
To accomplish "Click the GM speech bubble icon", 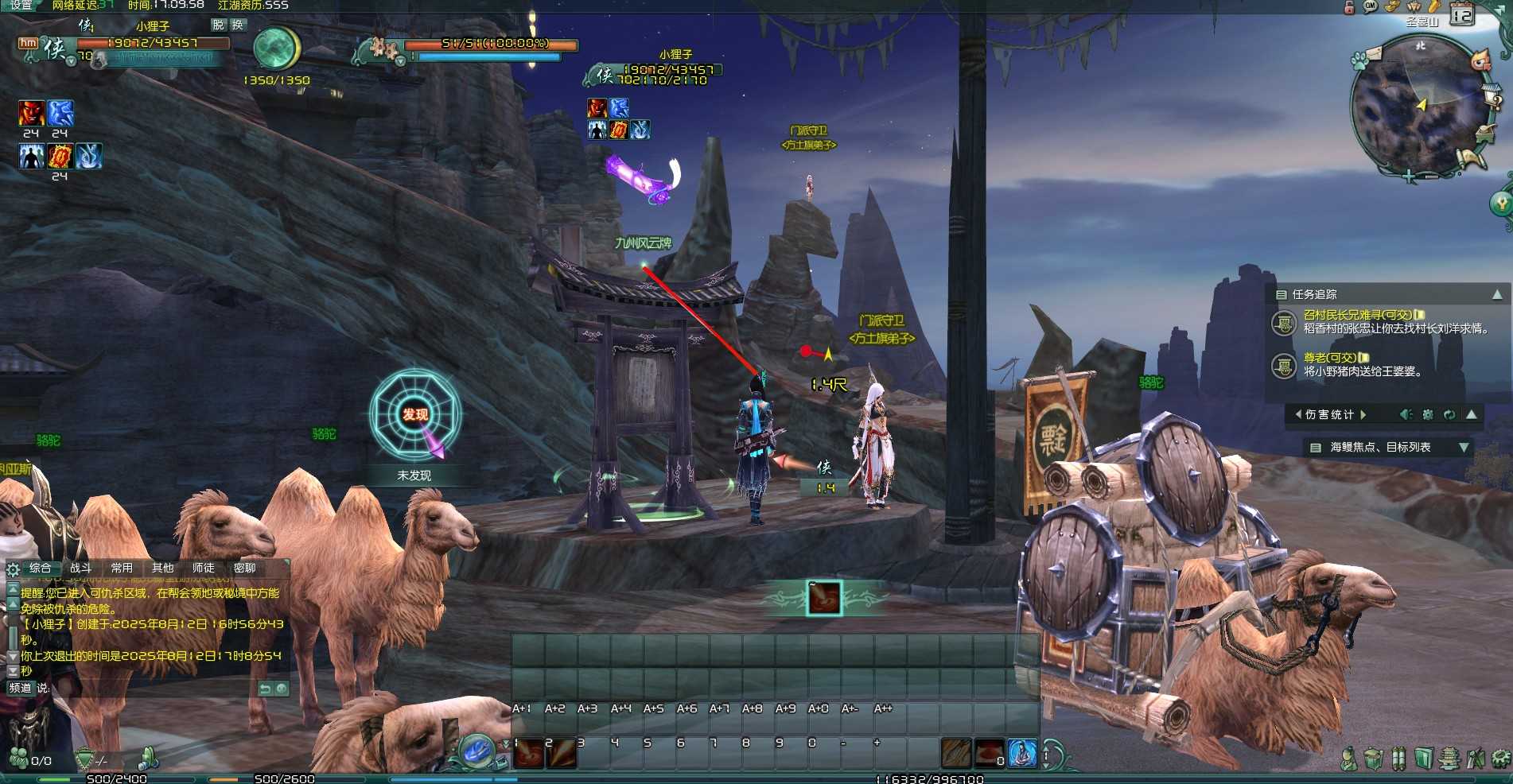I will click(1370, 6).
